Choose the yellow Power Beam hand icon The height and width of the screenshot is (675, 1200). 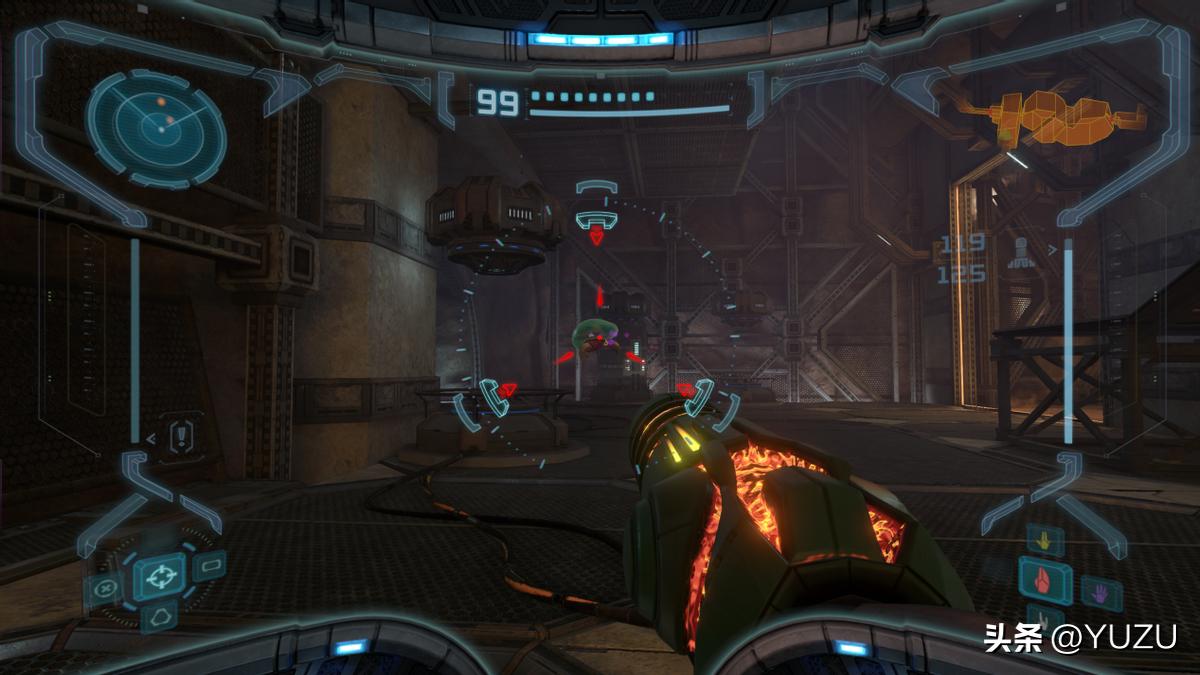pyautogui.click(x=1045, y=541)
